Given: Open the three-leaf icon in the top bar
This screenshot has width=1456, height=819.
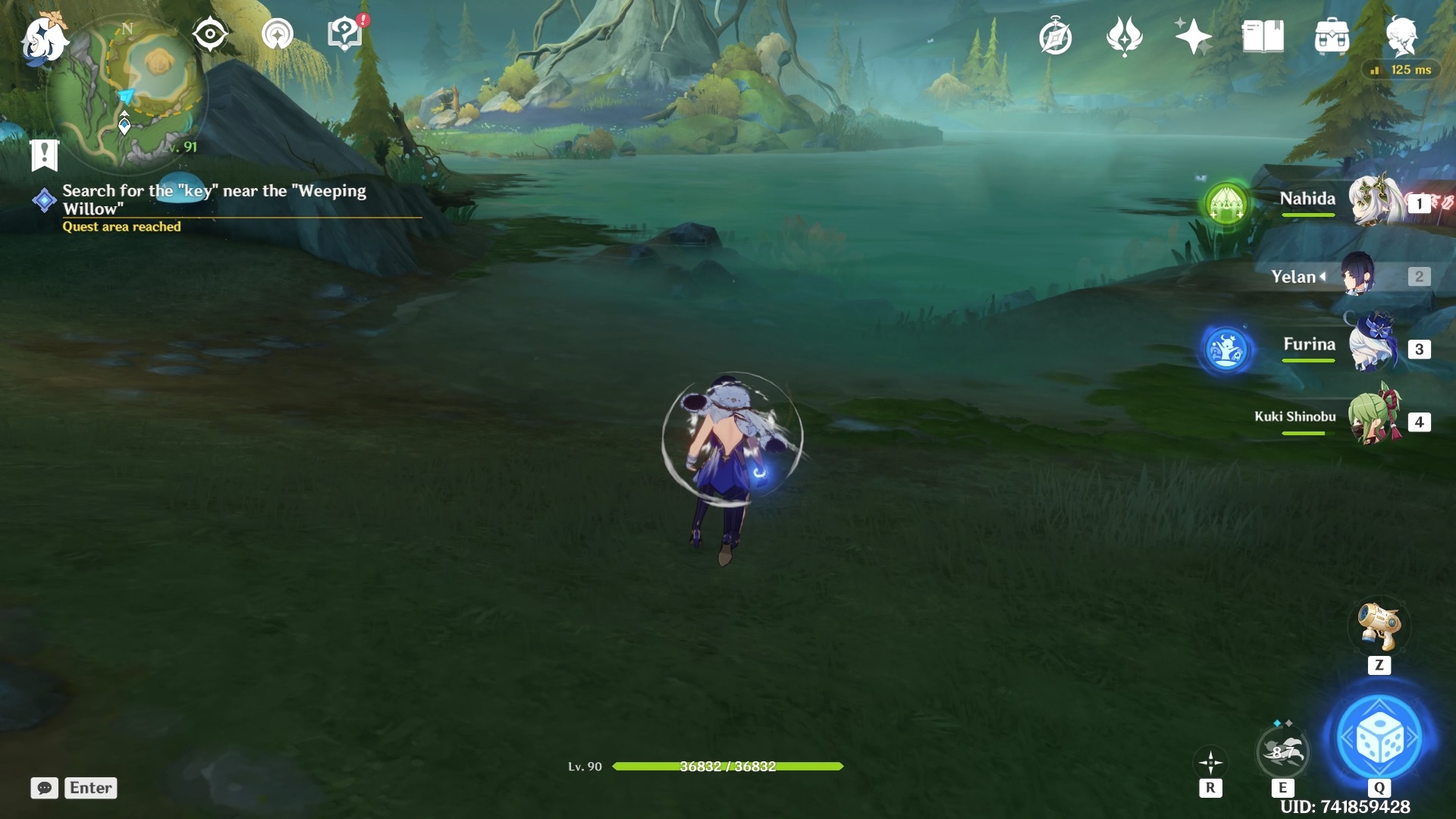Looking at the screenshot, I should point(1124,36).
